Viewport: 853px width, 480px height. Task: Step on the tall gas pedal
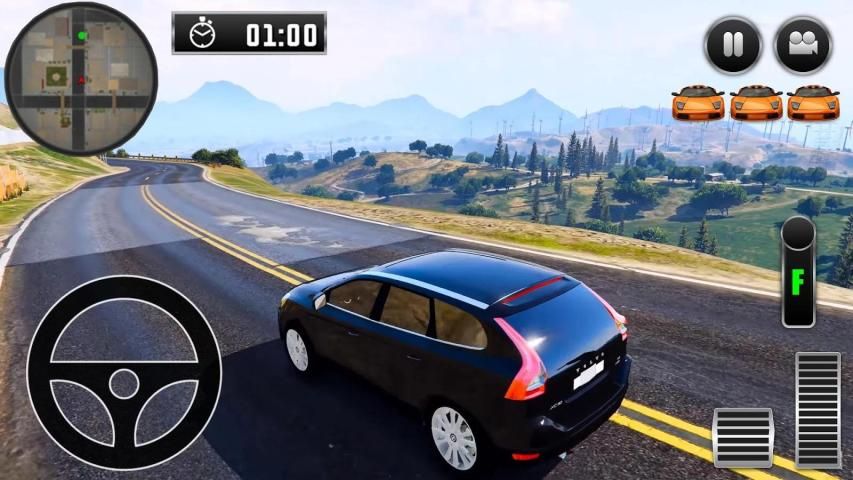coord(818,410)
